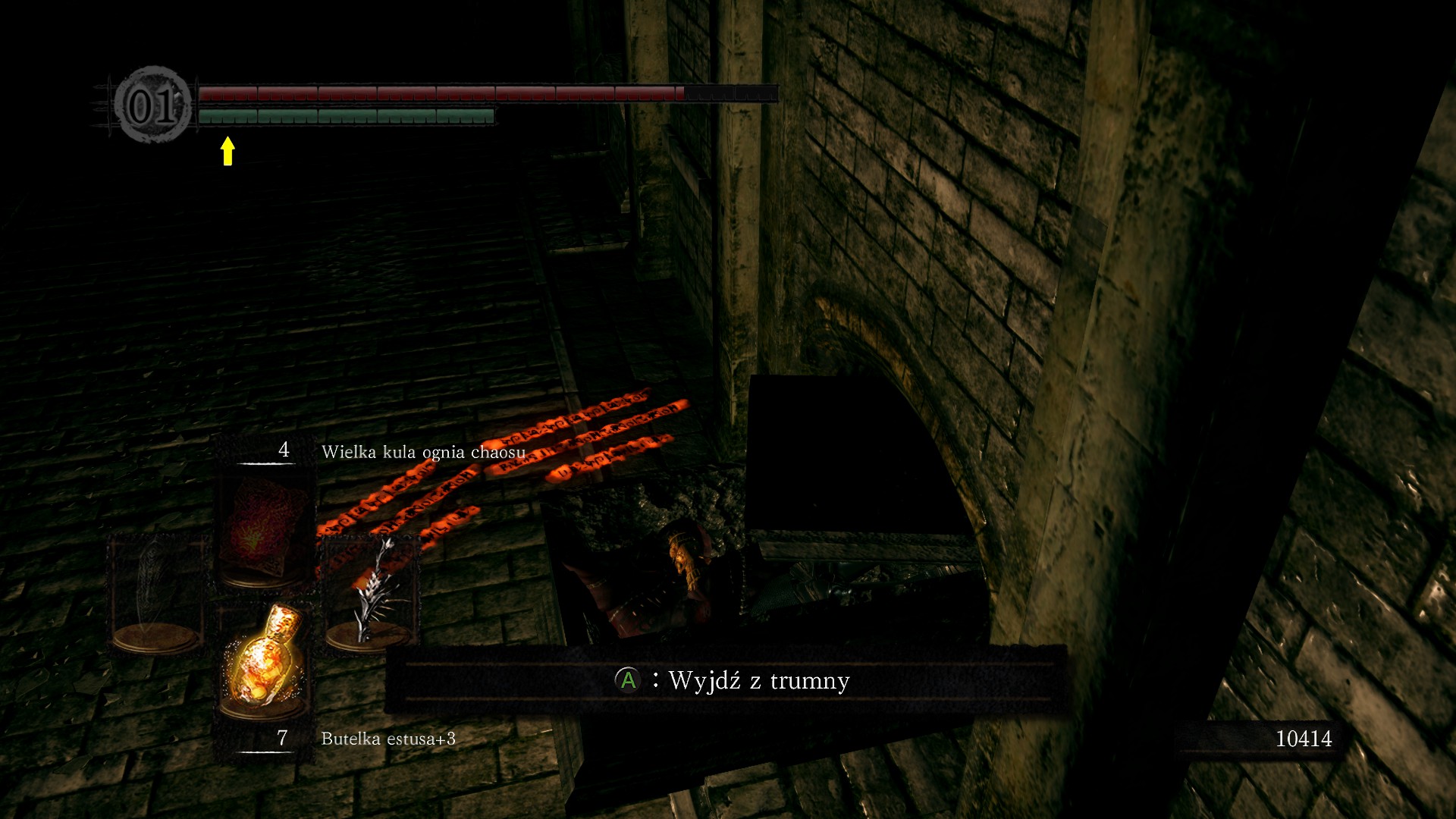Click the yellow arrow status effect icon
The width and height of the screenshot is (1456, 819).
click(227, 150)
